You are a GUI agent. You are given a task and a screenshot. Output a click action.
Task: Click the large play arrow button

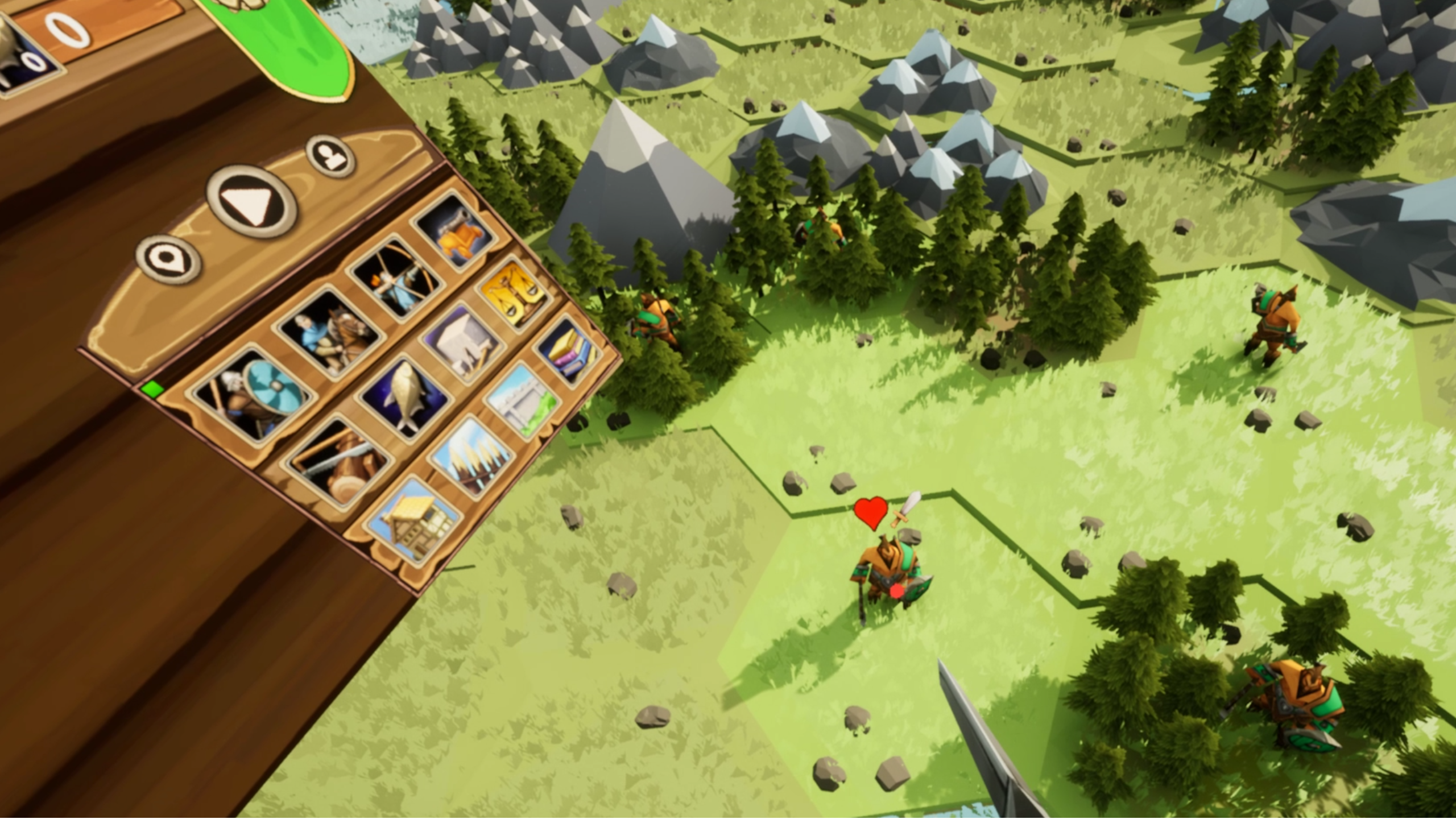[251, 202]
